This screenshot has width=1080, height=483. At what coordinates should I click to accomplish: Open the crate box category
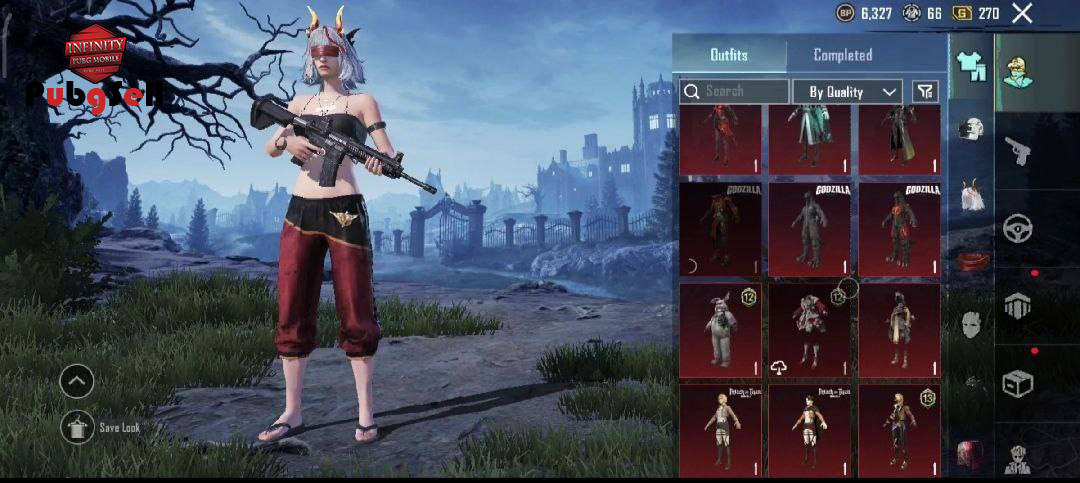tap(1018, 383)
